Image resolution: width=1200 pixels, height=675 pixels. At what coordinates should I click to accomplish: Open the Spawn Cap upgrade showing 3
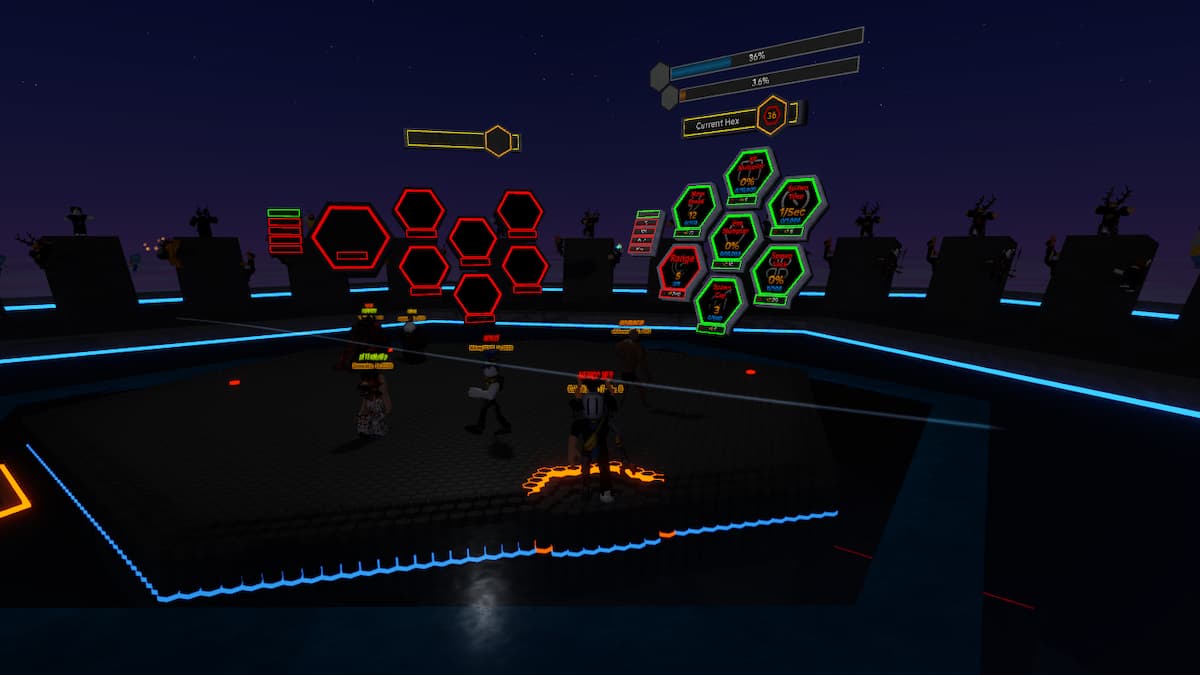(718, 303)
